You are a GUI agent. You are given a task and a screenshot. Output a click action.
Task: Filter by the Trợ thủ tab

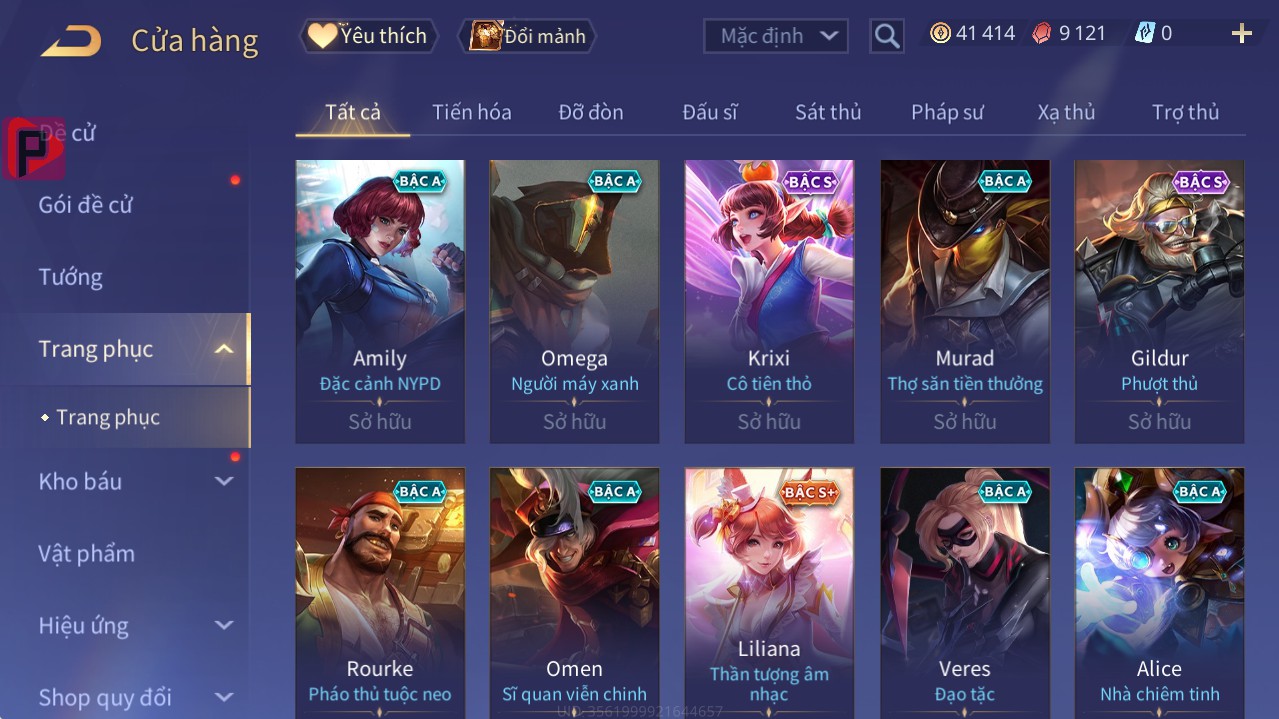click(x=1185, y=112)
